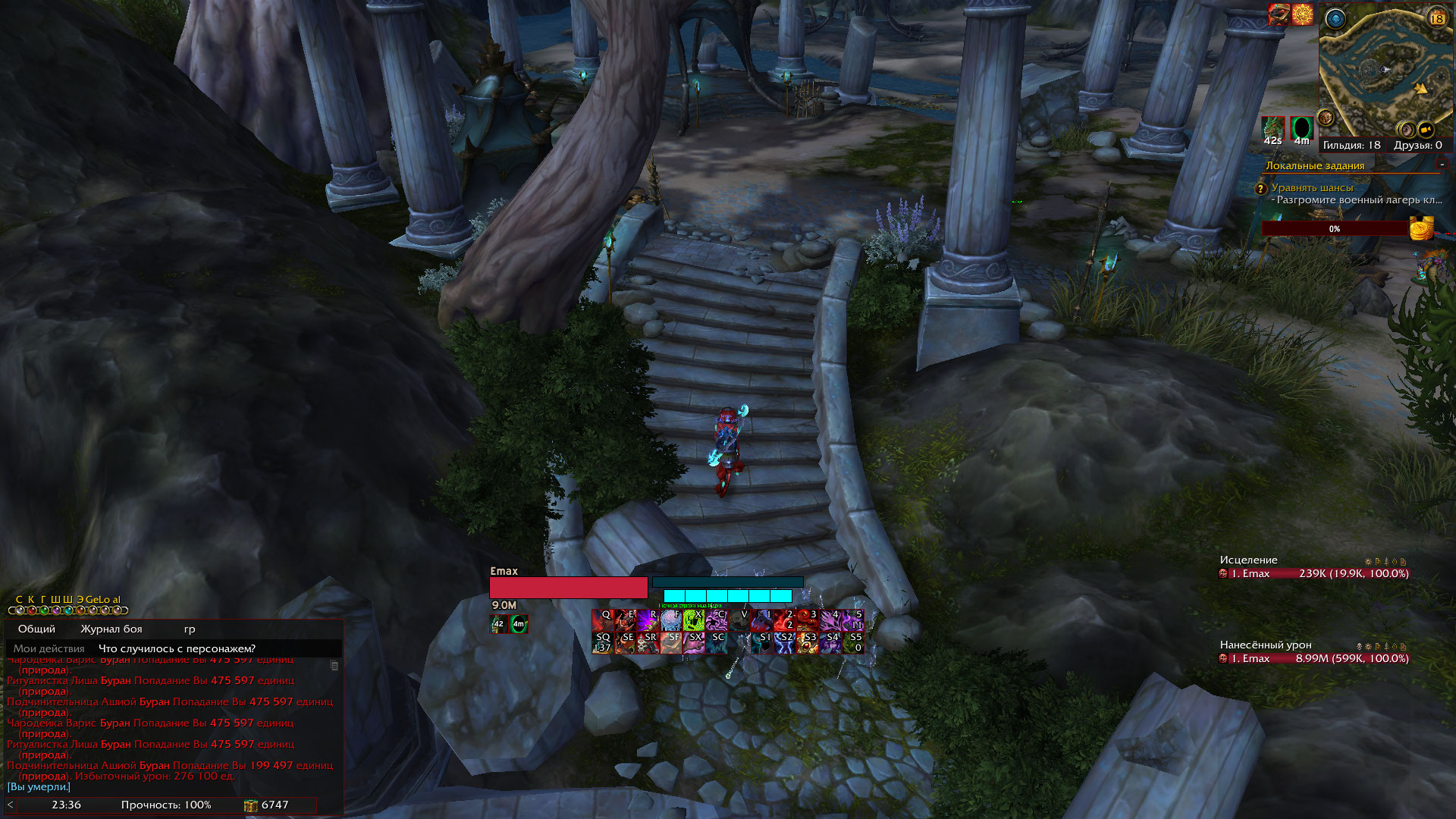Viewport: 1456px width, 819px height.
Task: Open bags via the chest icon 6747
Action: (x=251, y=805)
